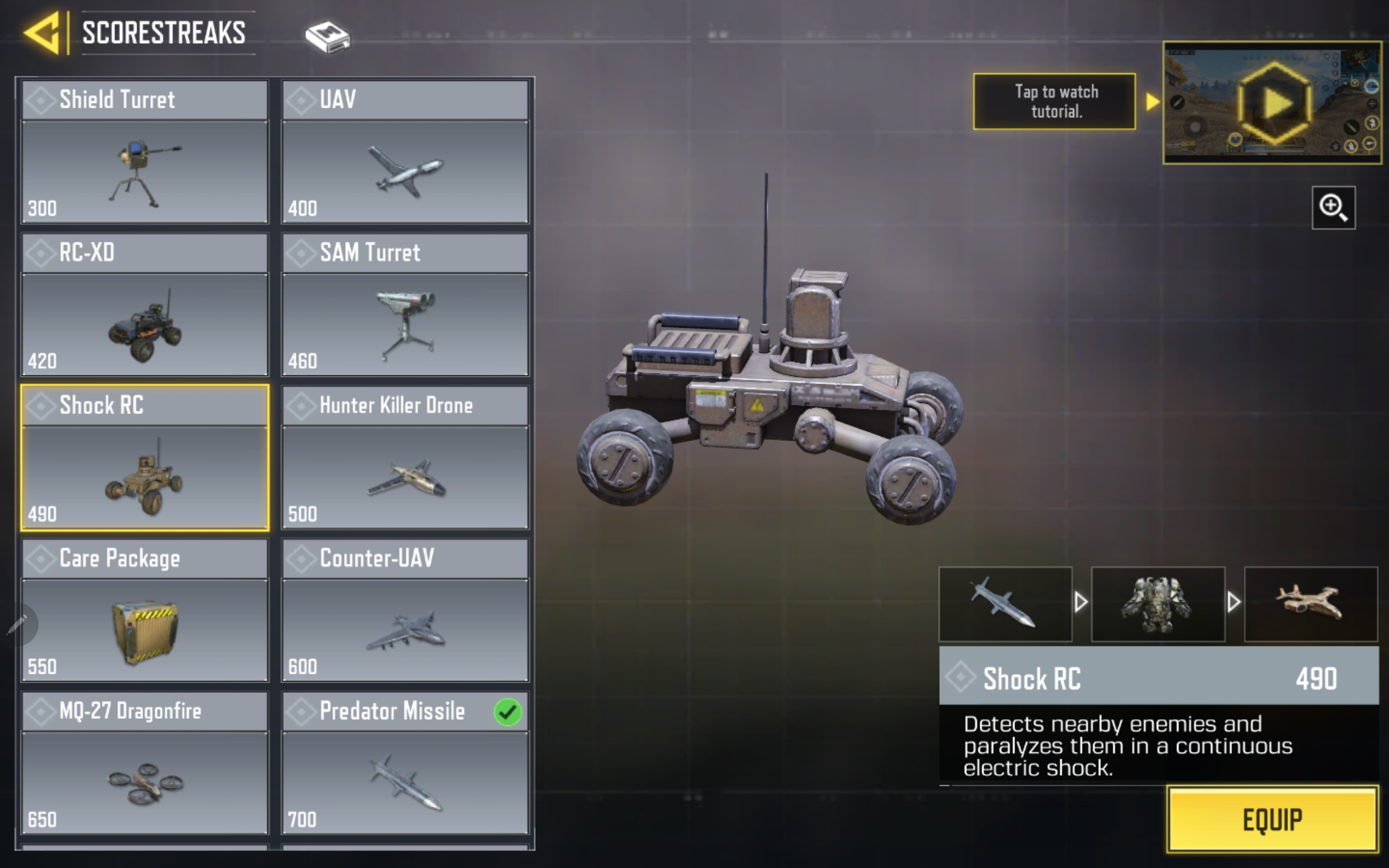Choose the Hunter Killer Drone tile
The width and height of the screenshot is (1389, 868).
[x=405, y=457]
